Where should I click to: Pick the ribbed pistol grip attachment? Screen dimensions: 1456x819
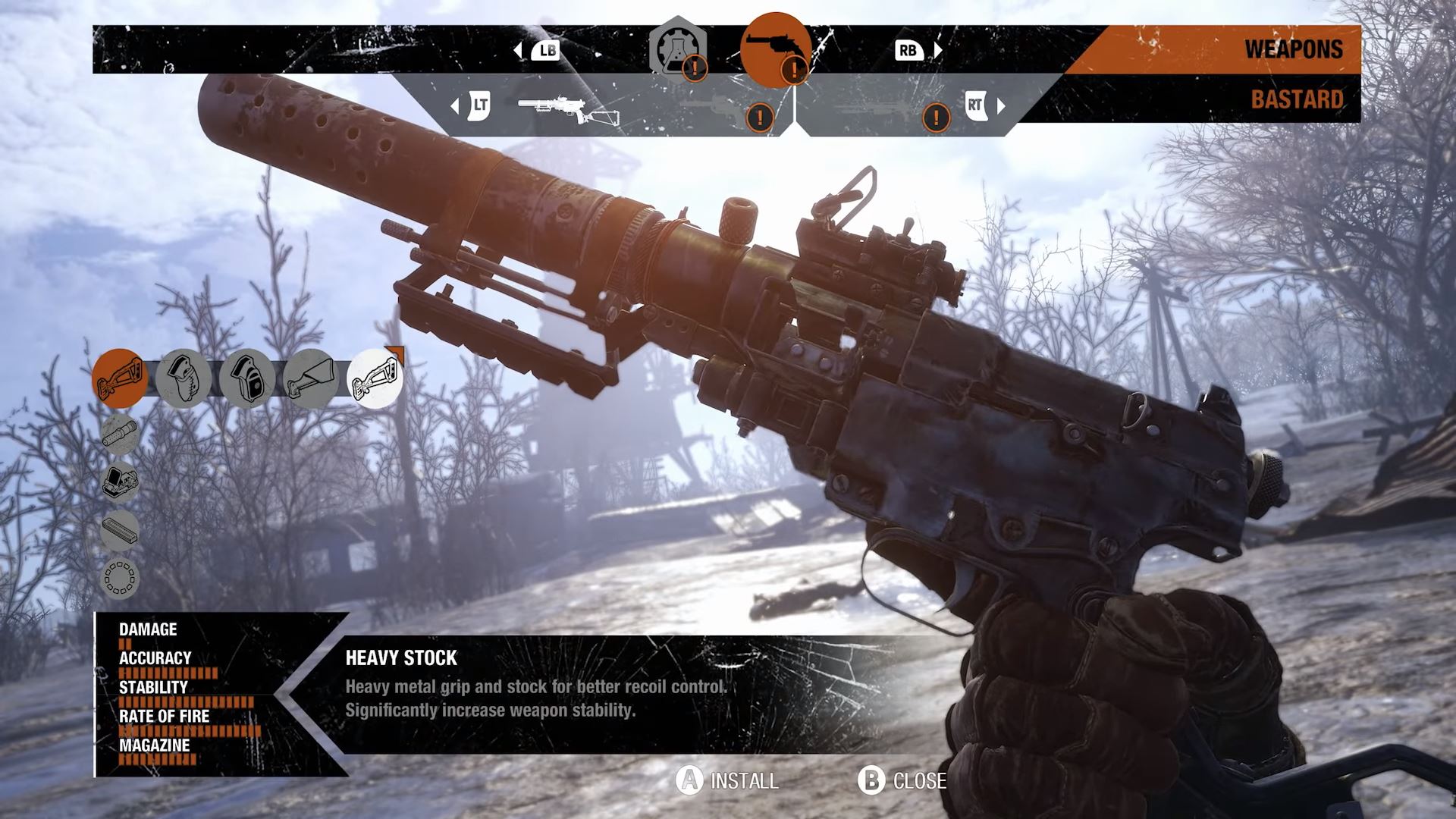tap(184, 378)
